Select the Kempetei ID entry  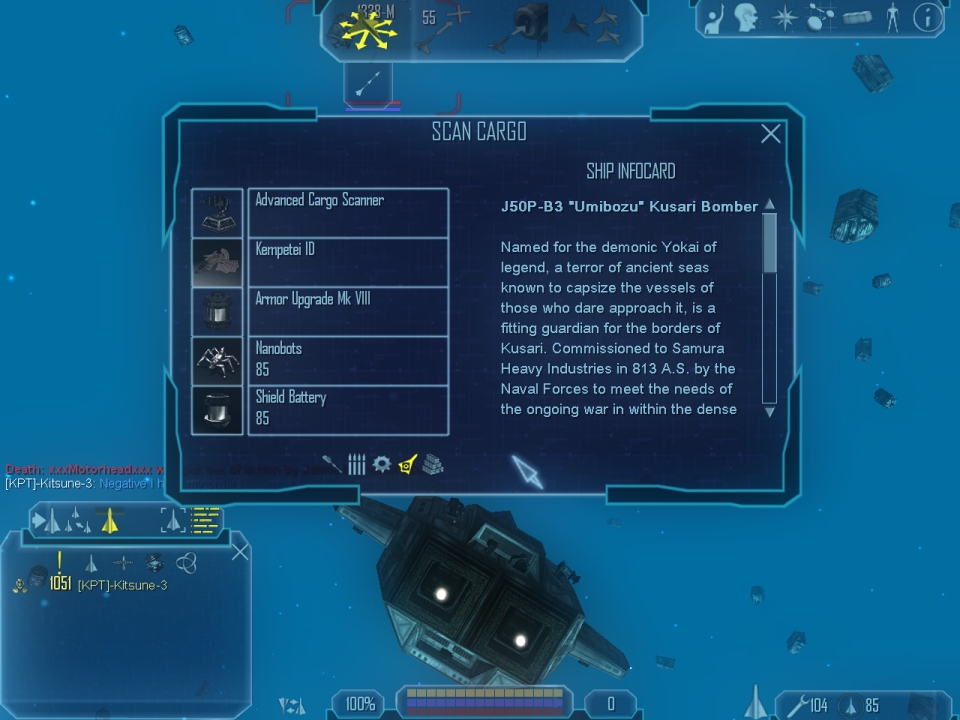click(x=347, y=262)
